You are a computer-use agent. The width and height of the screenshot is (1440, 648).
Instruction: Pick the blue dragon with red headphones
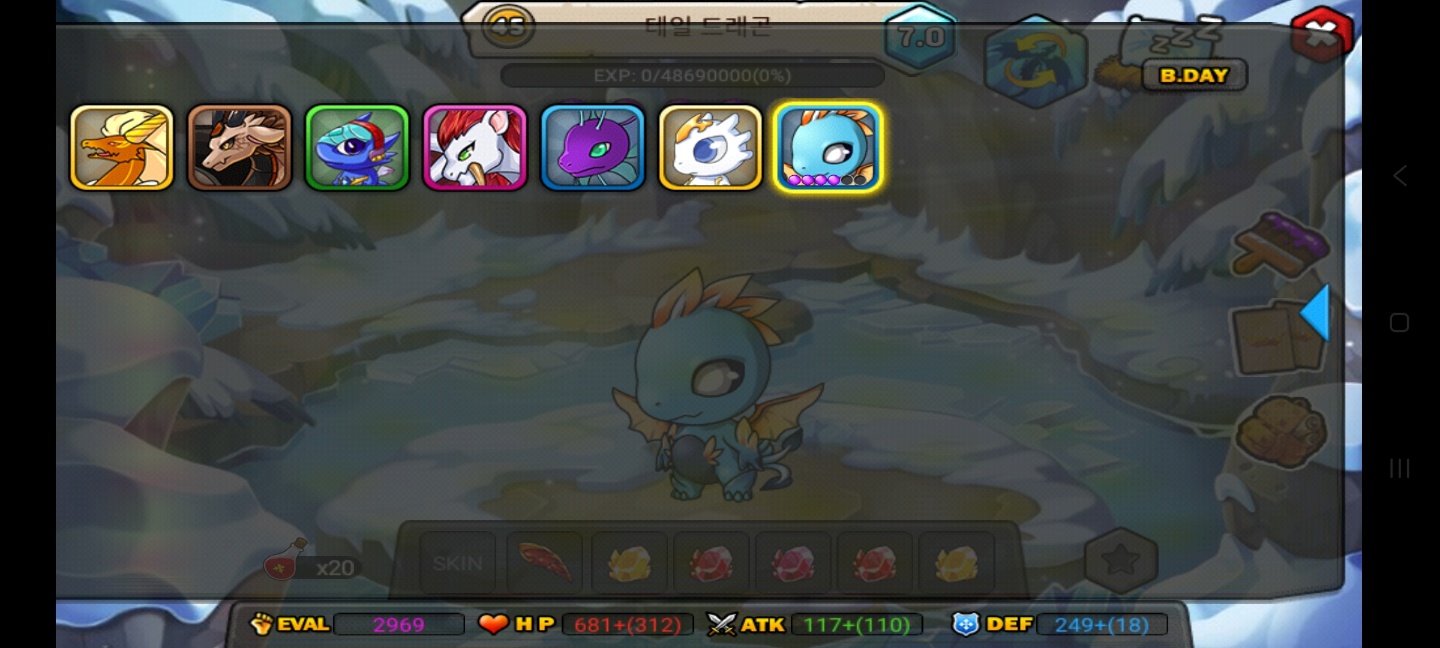tap(358, 148)
